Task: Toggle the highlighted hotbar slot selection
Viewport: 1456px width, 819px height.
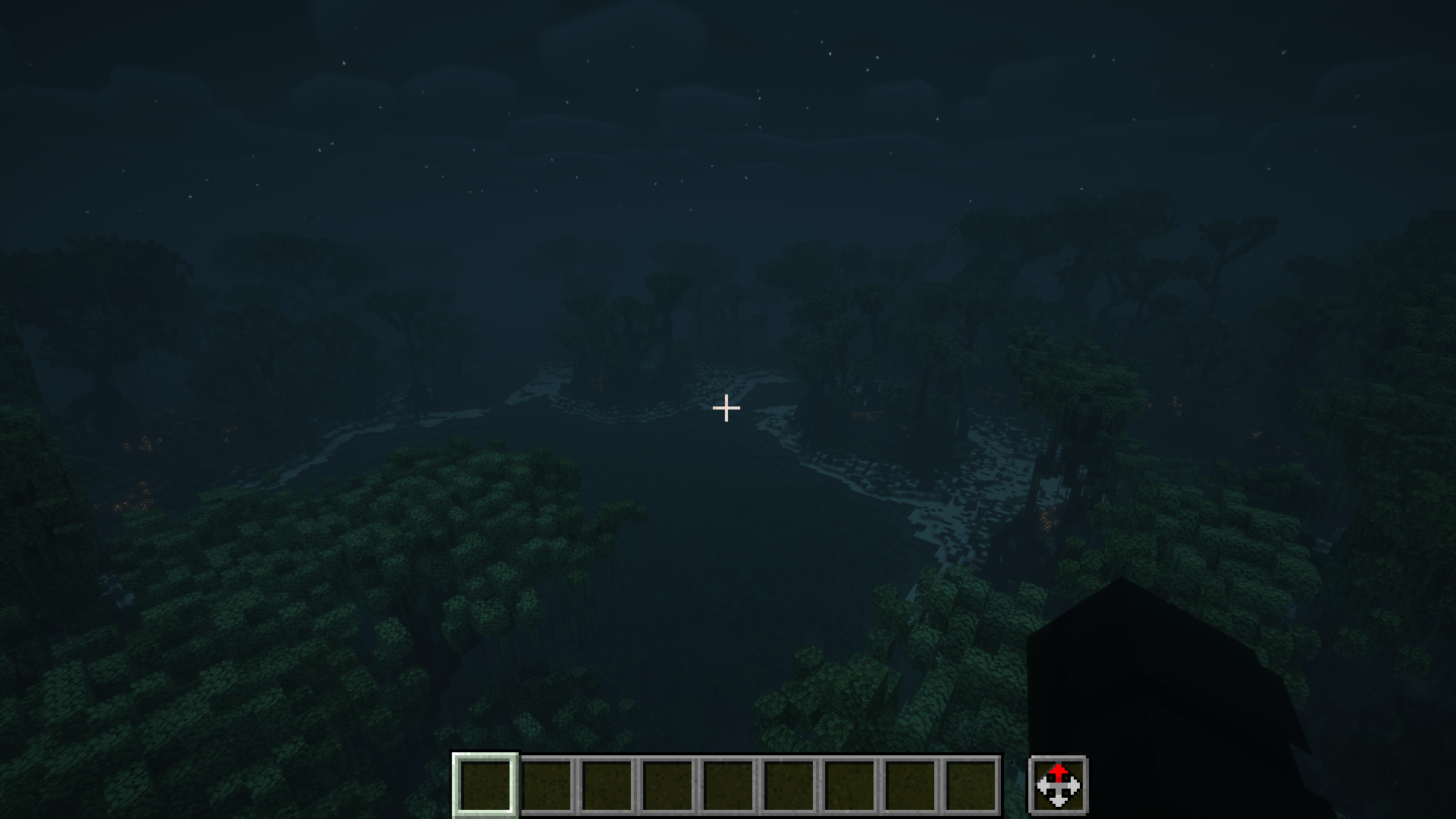Action: click(487, 786)
